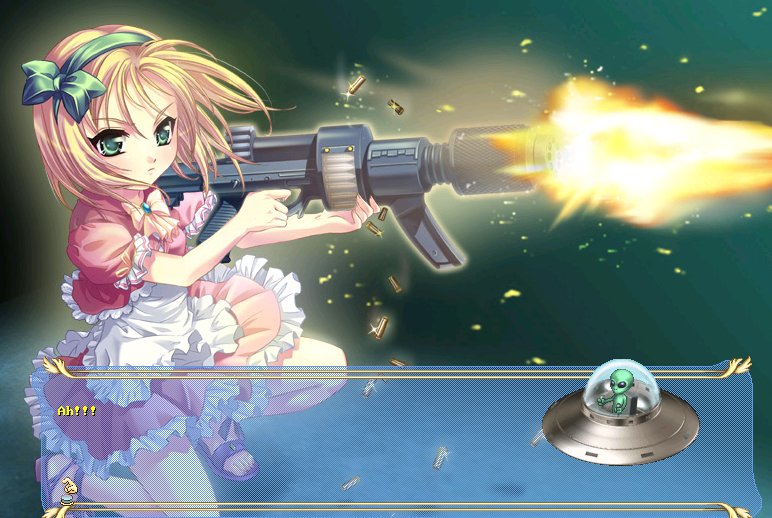Click the pointing hand continue icon
Image resolution: width=772 pixels, height=518 pixels.
(x=68, y=489)
